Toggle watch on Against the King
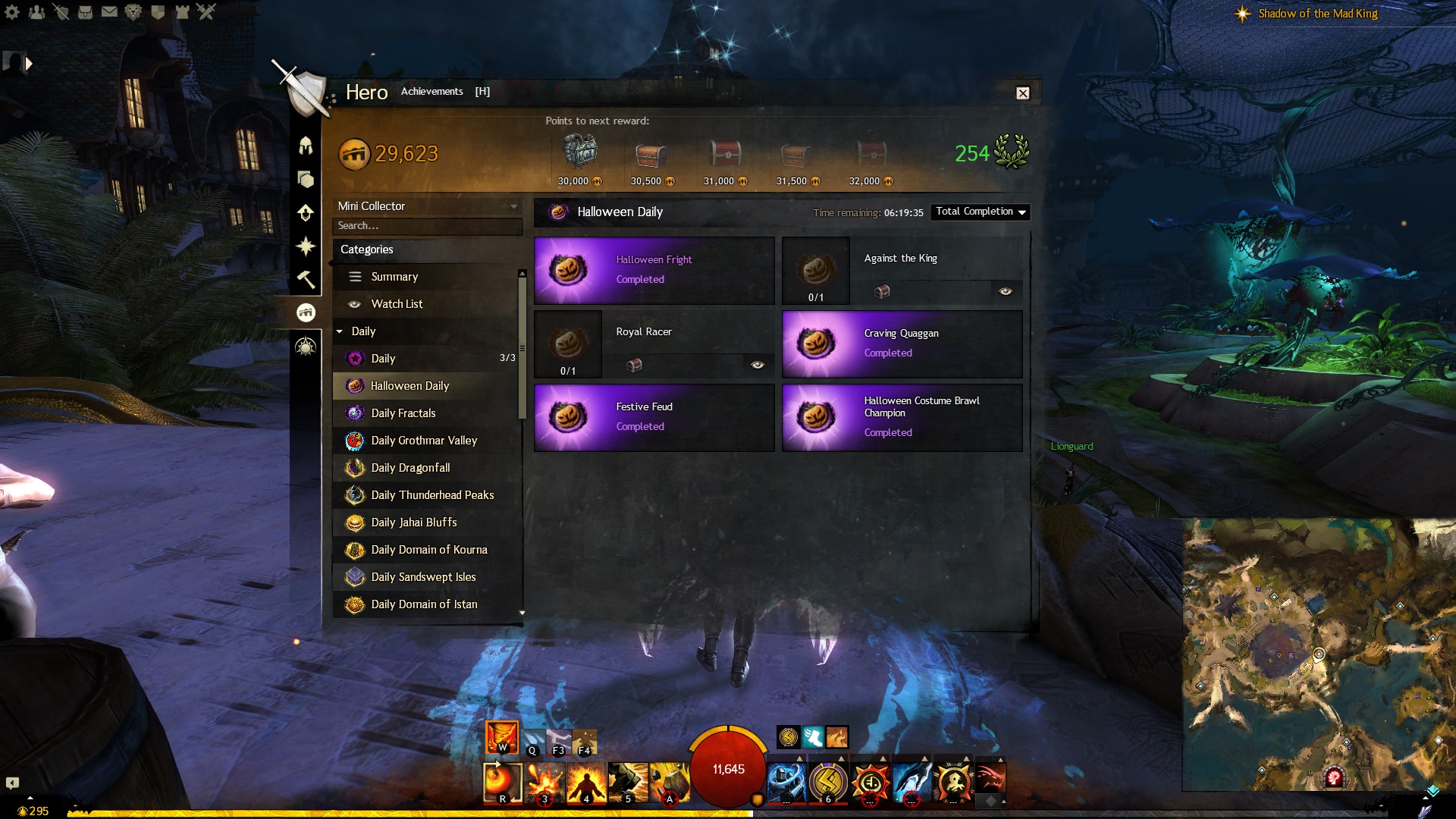 coord(1006,291)
